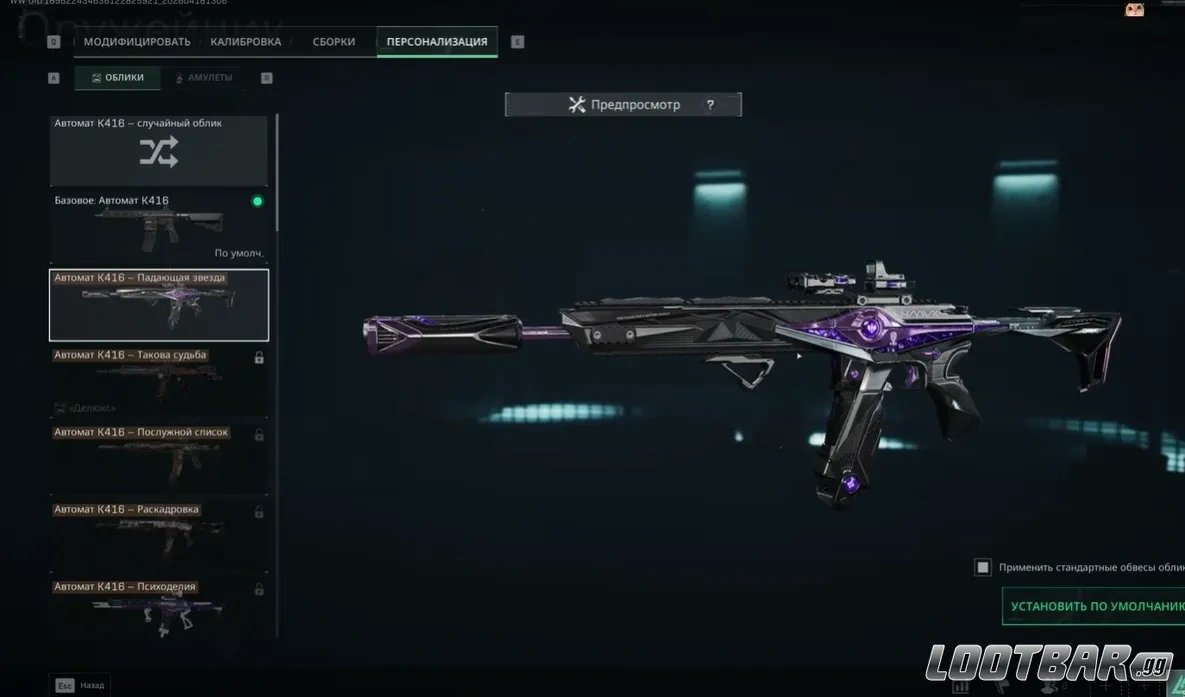Show the Облики sub-tab
This screenshot has width=1185, height=697.
pos(118,78)
